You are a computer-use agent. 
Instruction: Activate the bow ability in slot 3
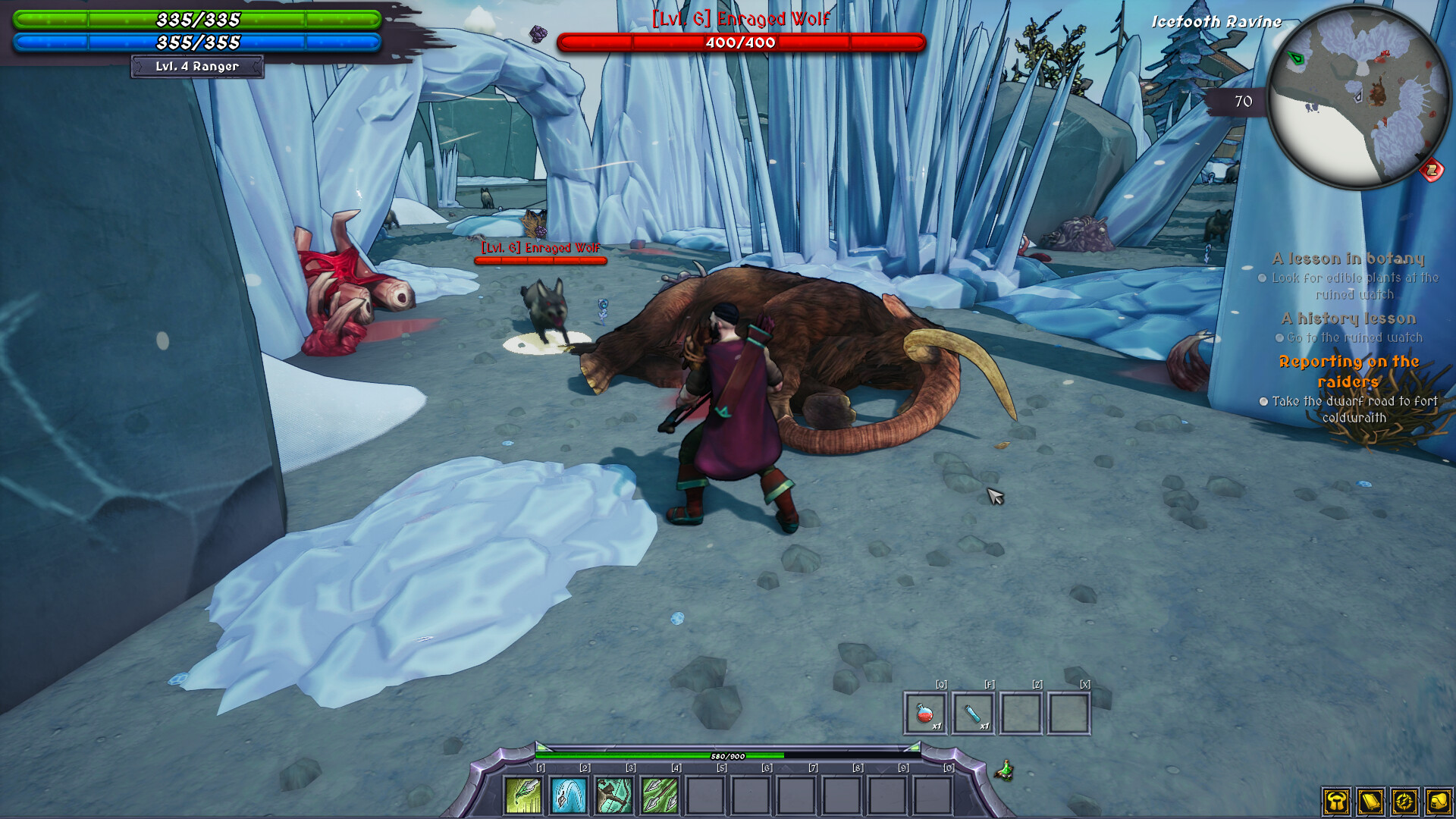click(x=612, y=795)
